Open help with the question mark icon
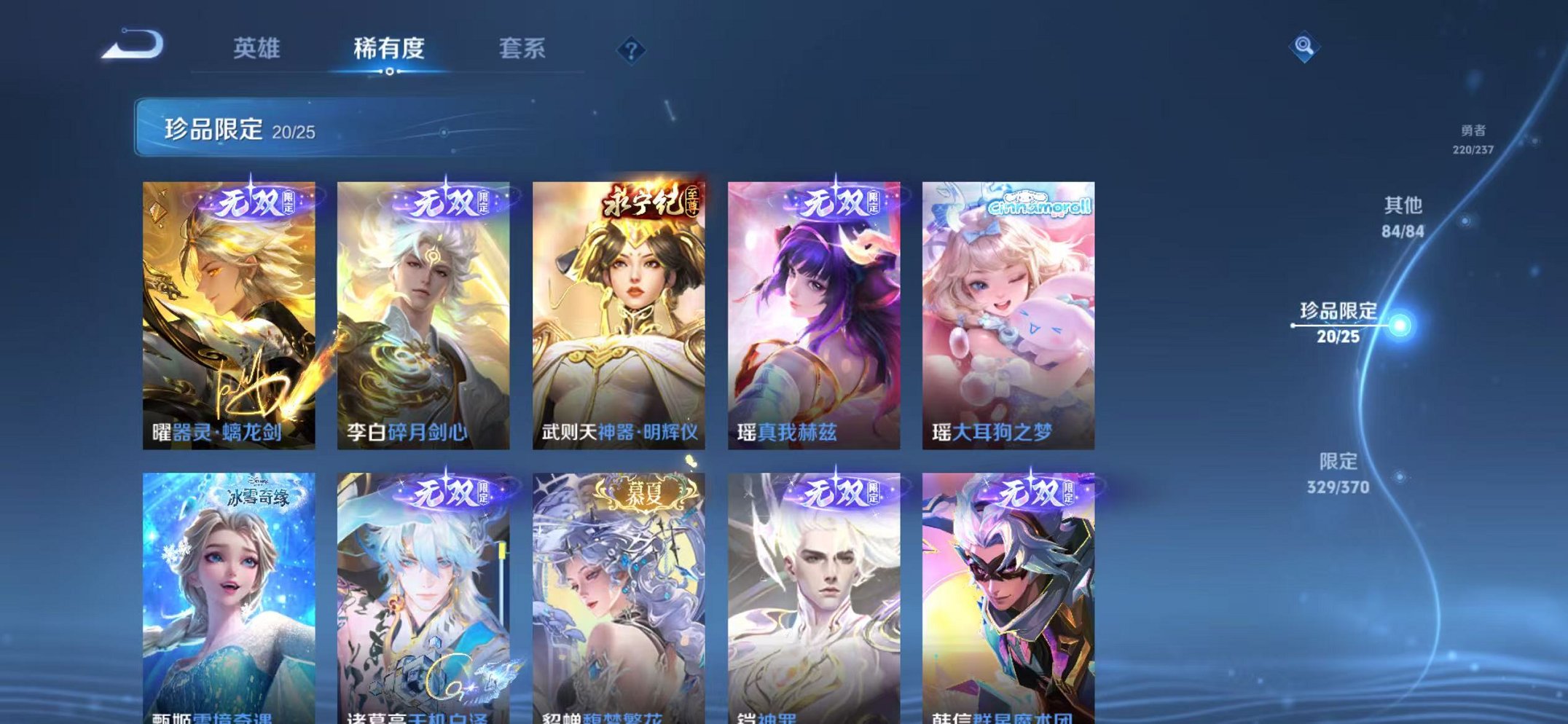 tap(632, 50)
